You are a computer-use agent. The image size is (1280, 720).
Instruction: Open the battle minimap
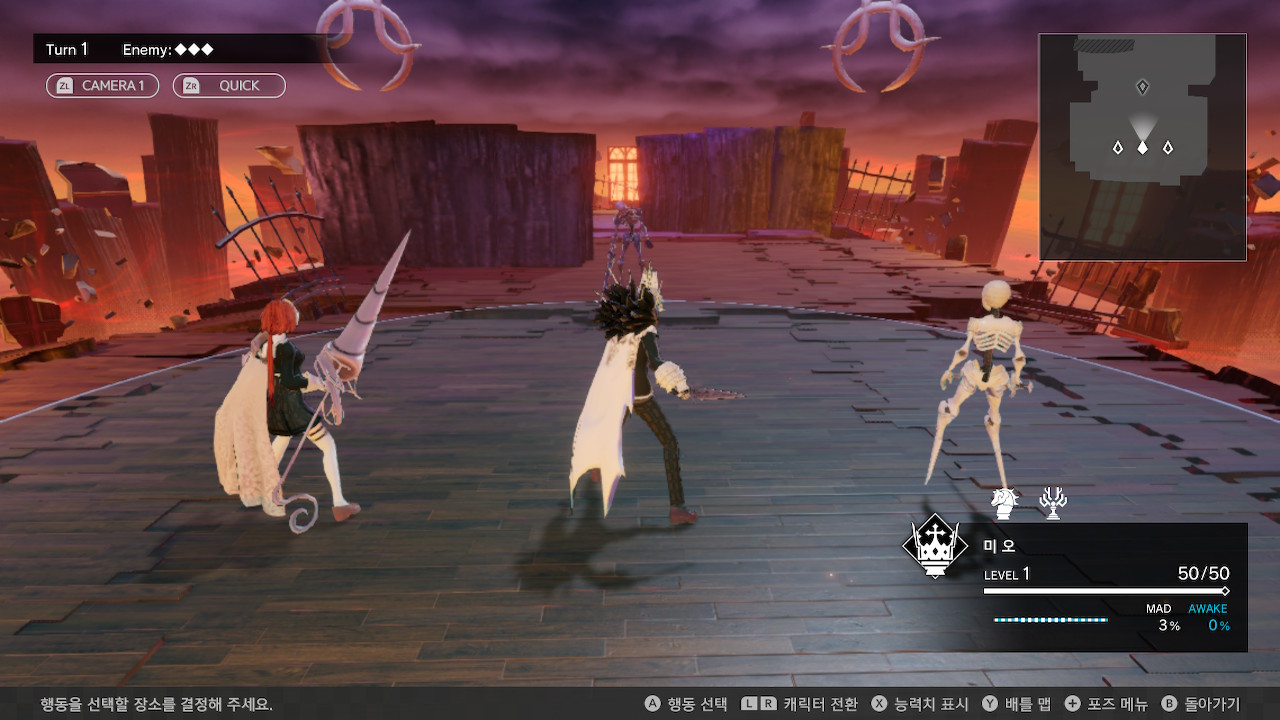1142,147
